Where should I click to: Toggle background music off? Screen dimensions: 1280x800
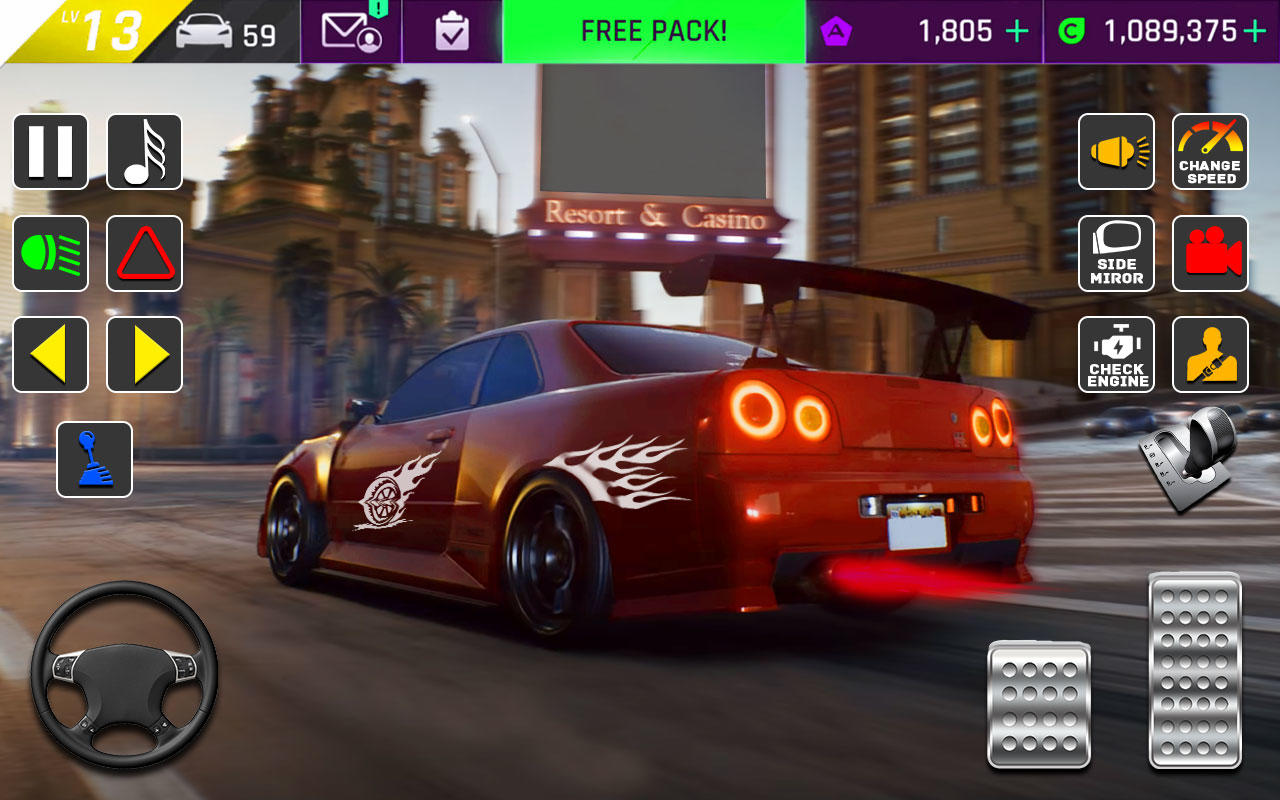144,152
